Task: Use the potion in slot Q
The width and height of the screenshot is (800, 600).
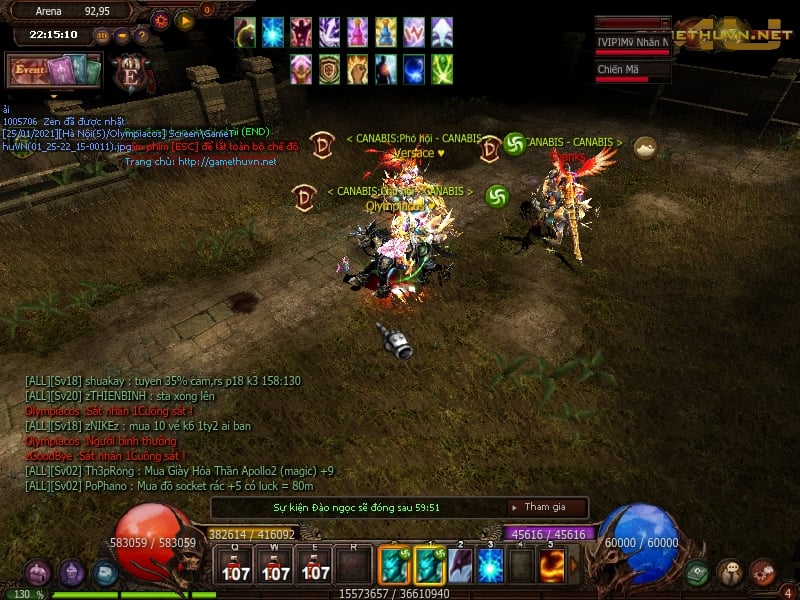Action: tap(236, 566)
